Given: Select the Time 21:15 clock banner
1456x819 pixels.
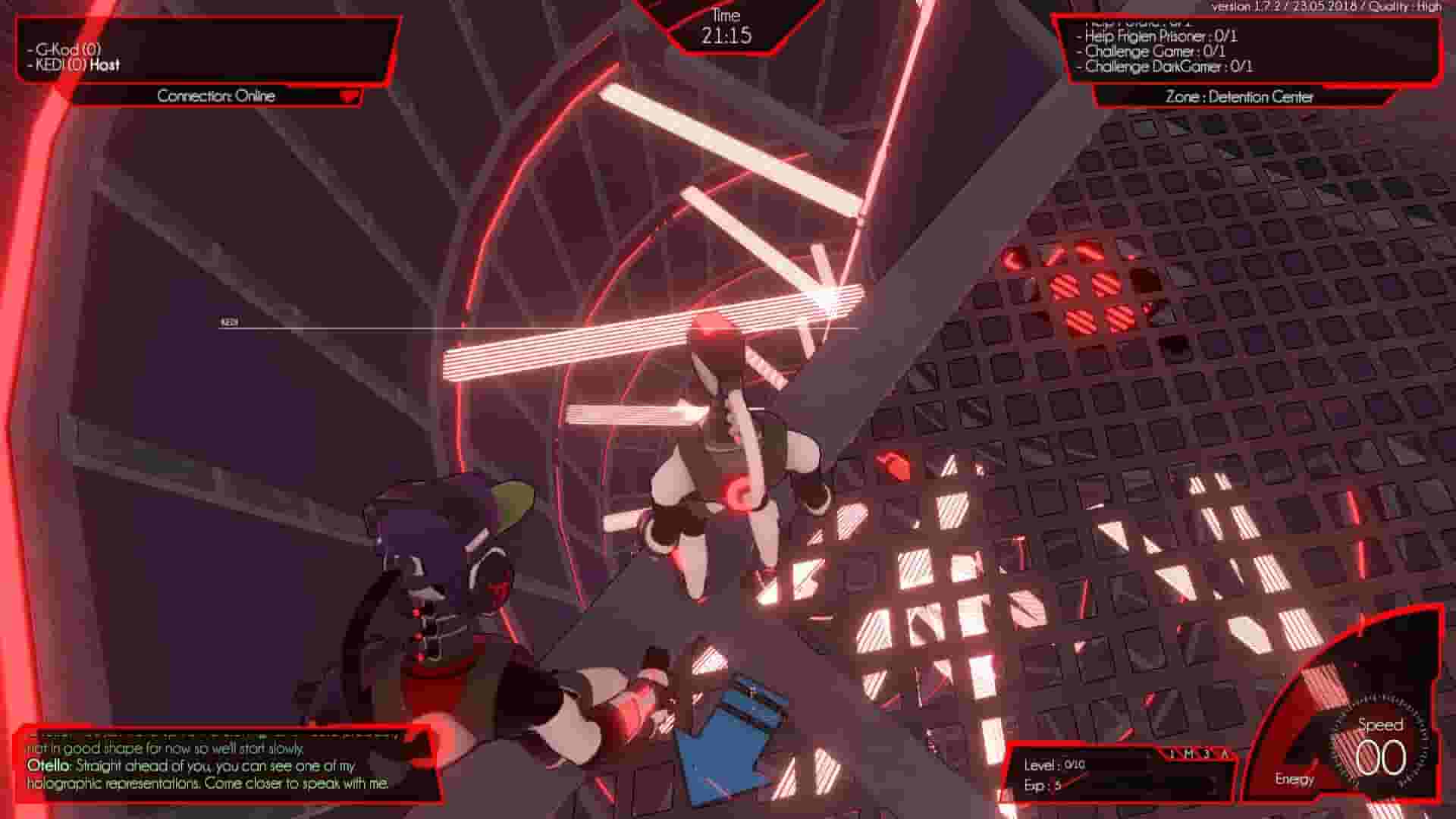Looking at the screenshot, I should coord(729,27).
